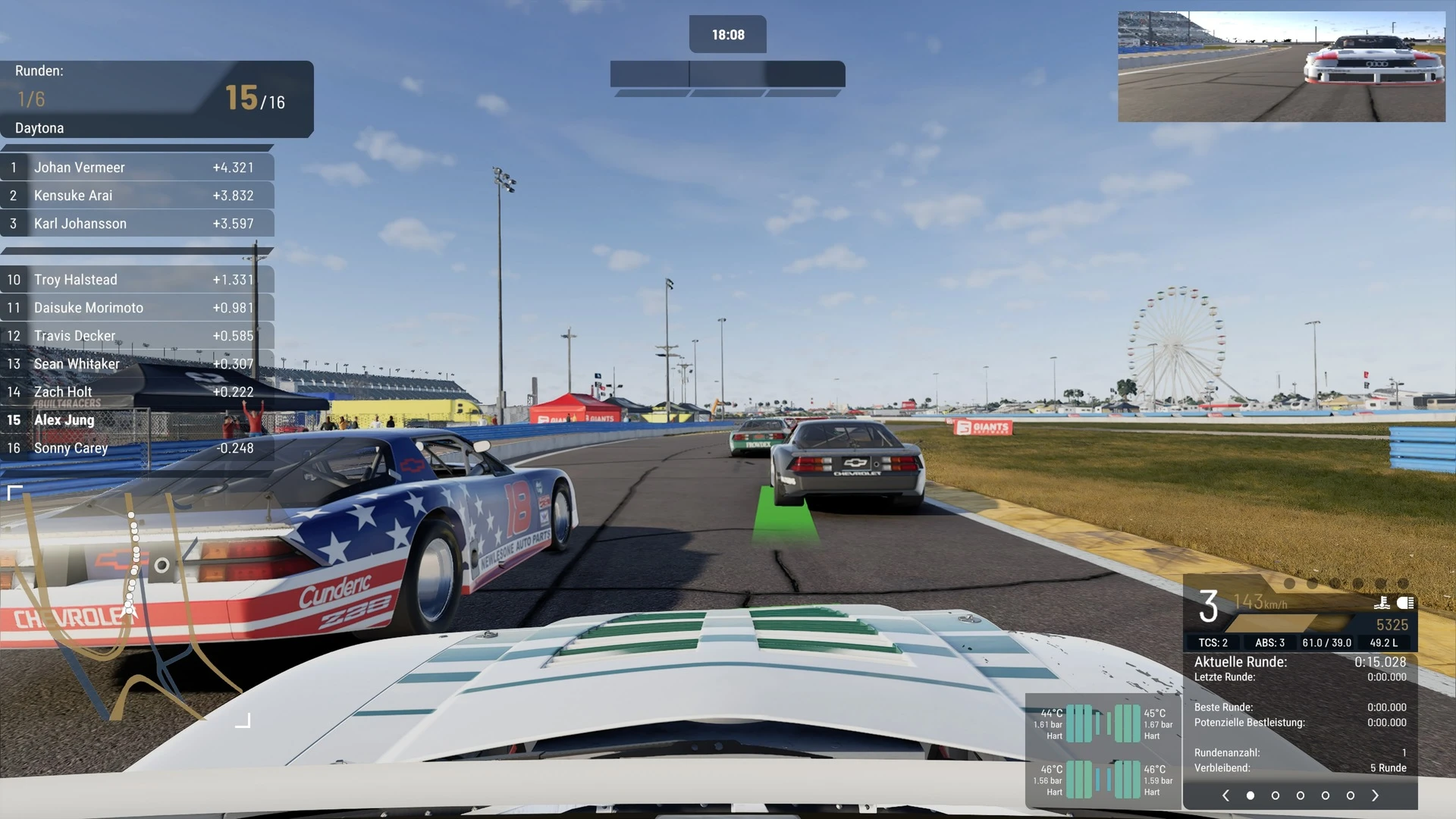Go to the previous HUD info page
This screenshot has height=819, width=1456.
1225,795
